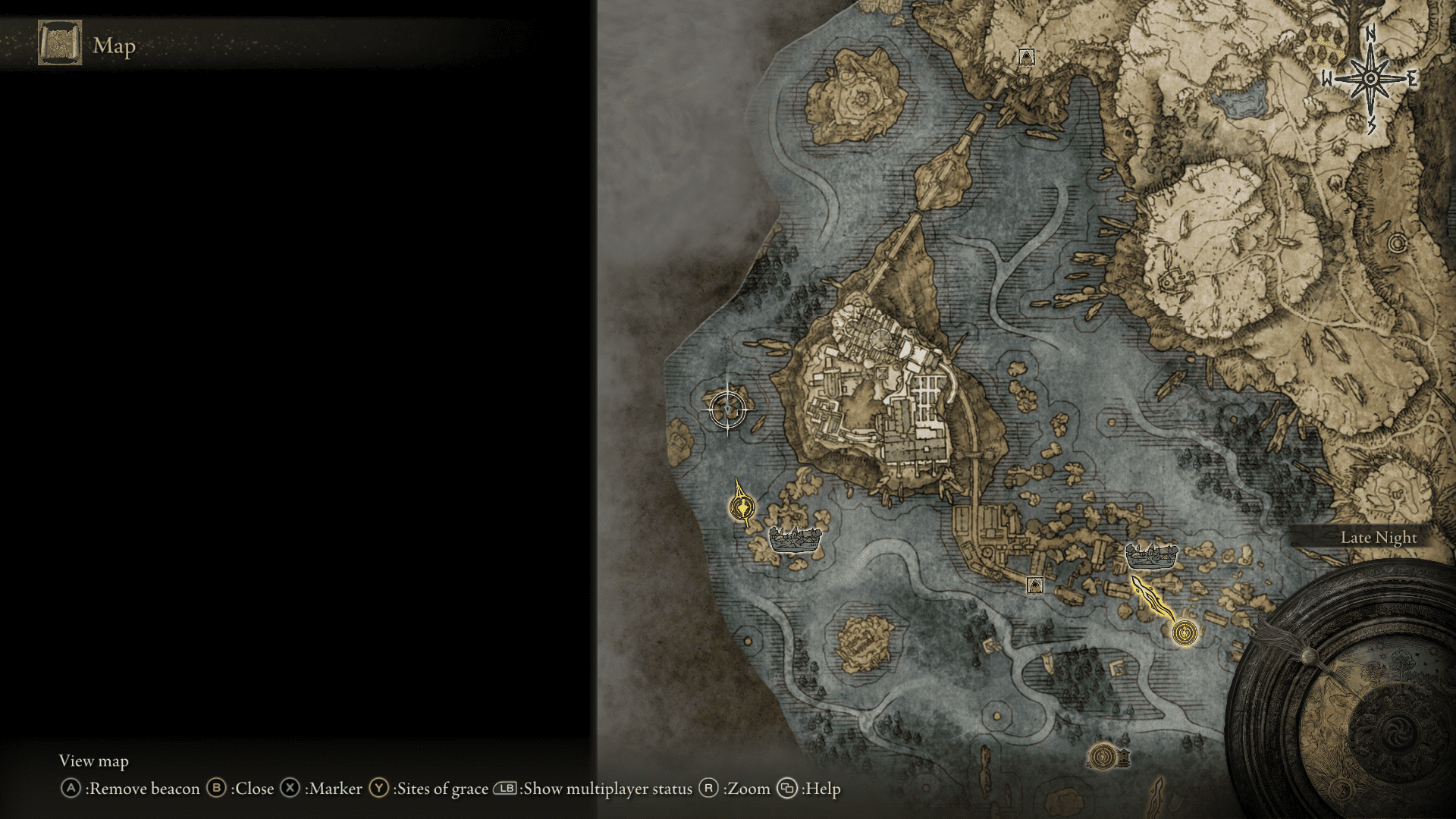This screenshot has width=1456, height=819.
Task: Click the hooded figure icon near the village road
Action: [x=1034, y=585]
